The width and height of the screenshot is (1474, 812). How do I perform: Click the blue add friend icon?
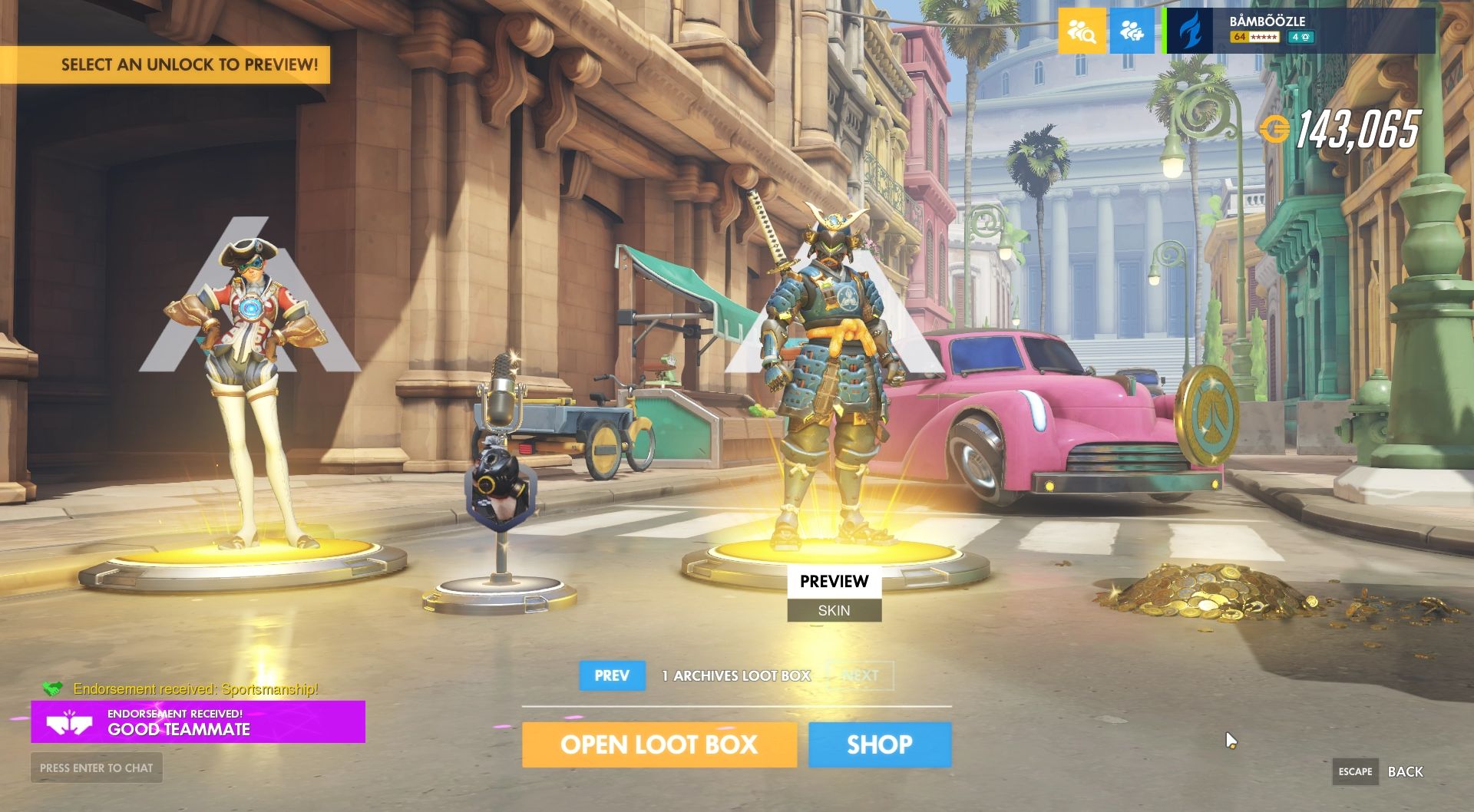pyautogui.click(x=1132, y=31)
